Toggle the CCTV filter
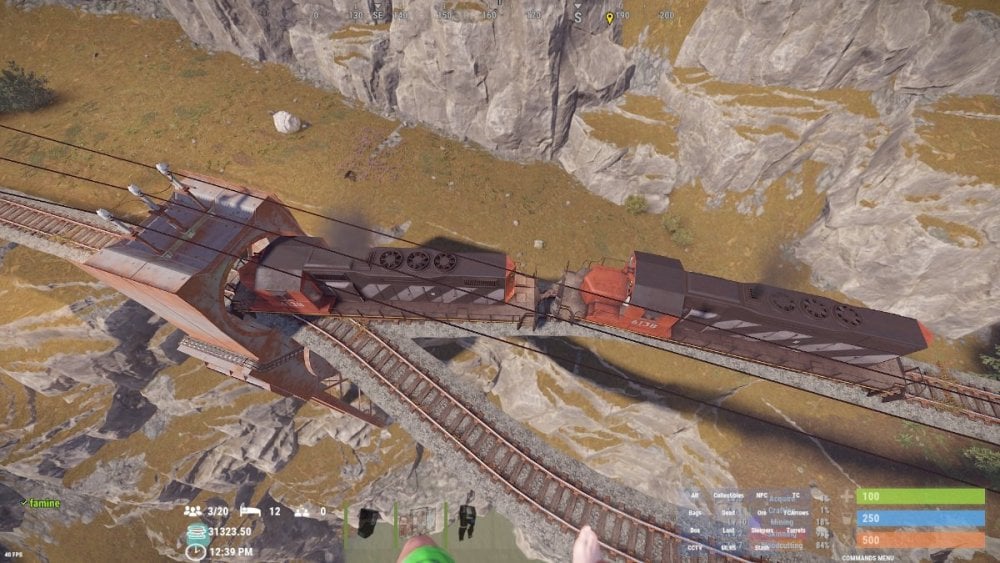The image size is (1000, 563). click(x=694, y=547)
